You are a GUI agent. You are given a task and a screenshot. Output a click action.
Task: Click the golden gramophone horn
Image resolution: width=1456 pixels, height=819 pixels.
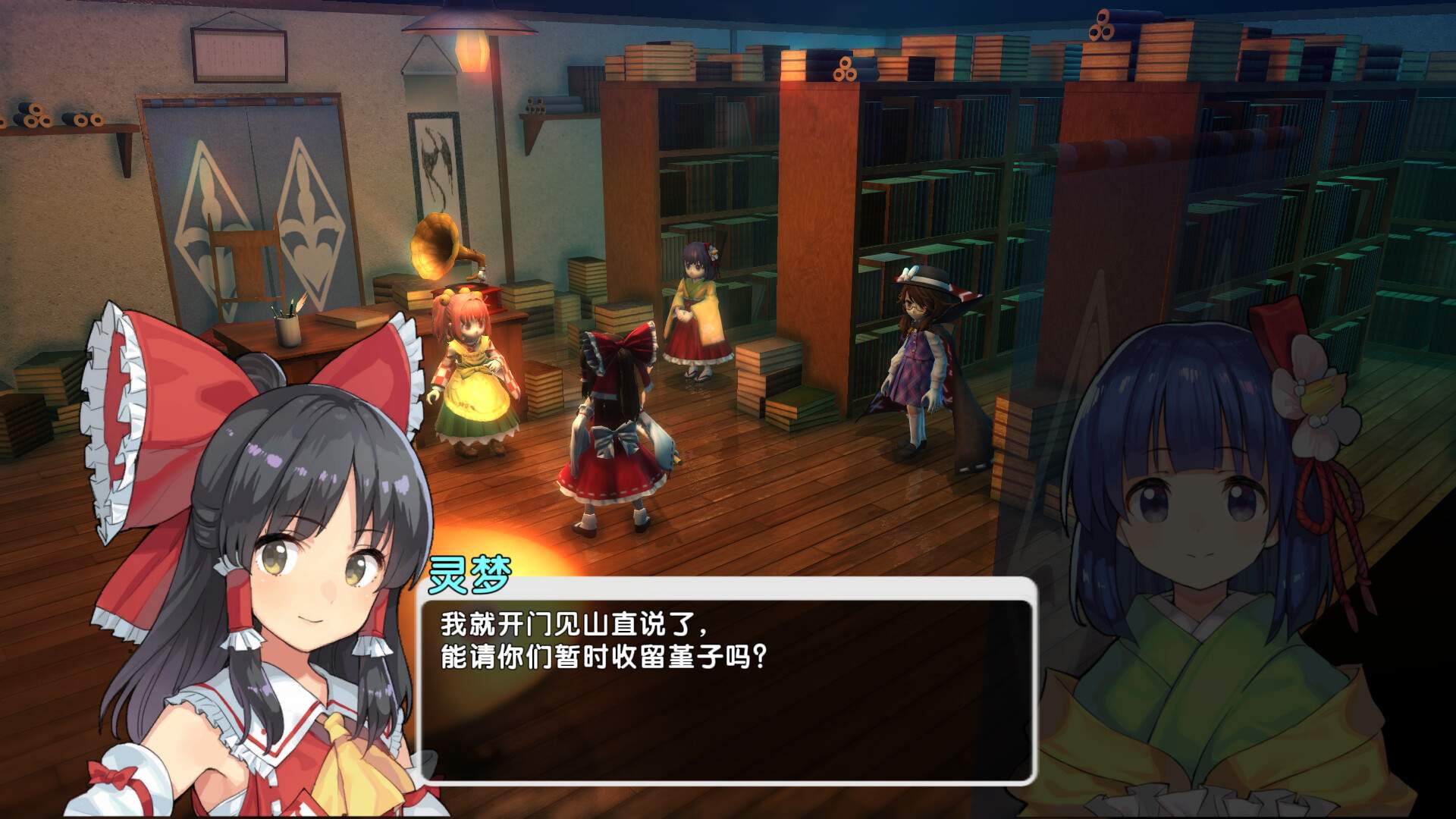click(432, 243)
